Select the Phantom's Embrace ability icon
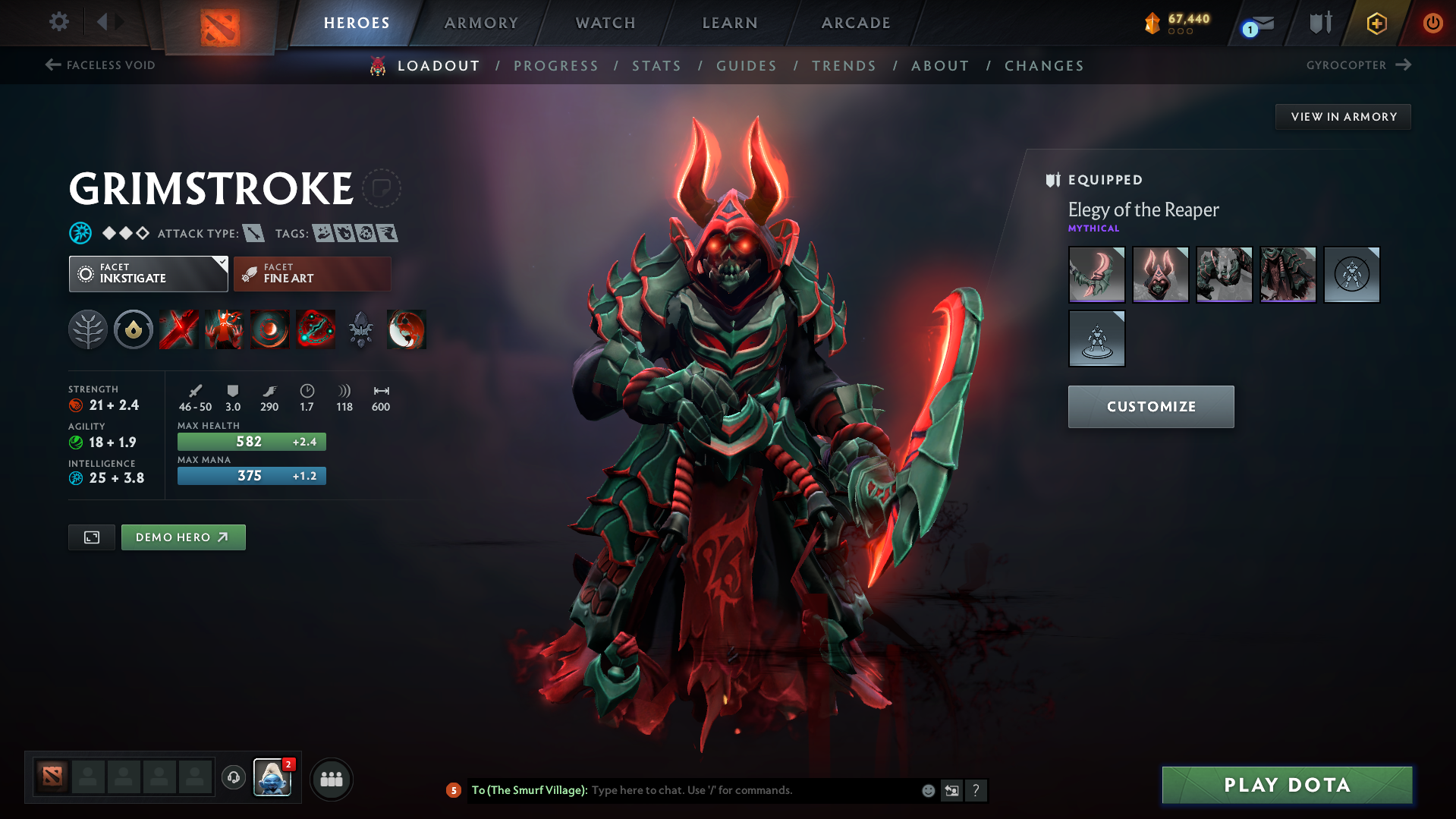The height and width of the screenshot is (819, 1456). point(224,329)
